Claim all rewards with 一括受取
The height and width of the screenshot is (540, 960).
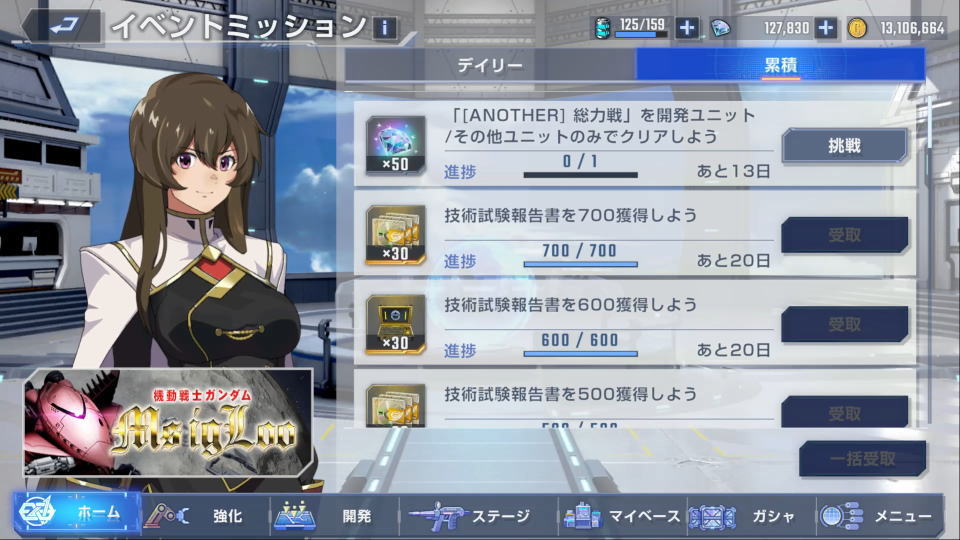[861, 459]
